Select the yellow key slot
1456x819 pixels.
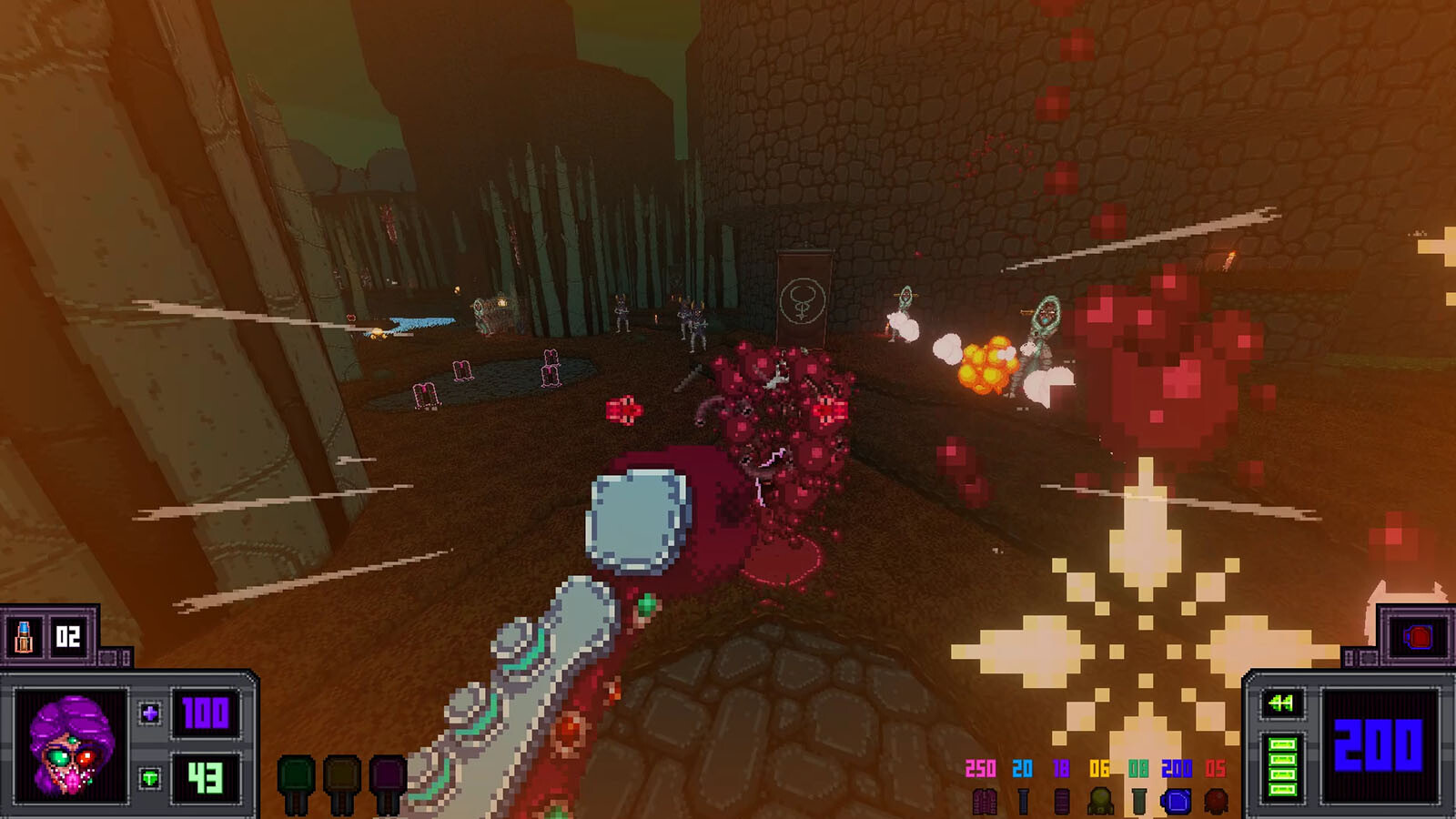point(342,782)
